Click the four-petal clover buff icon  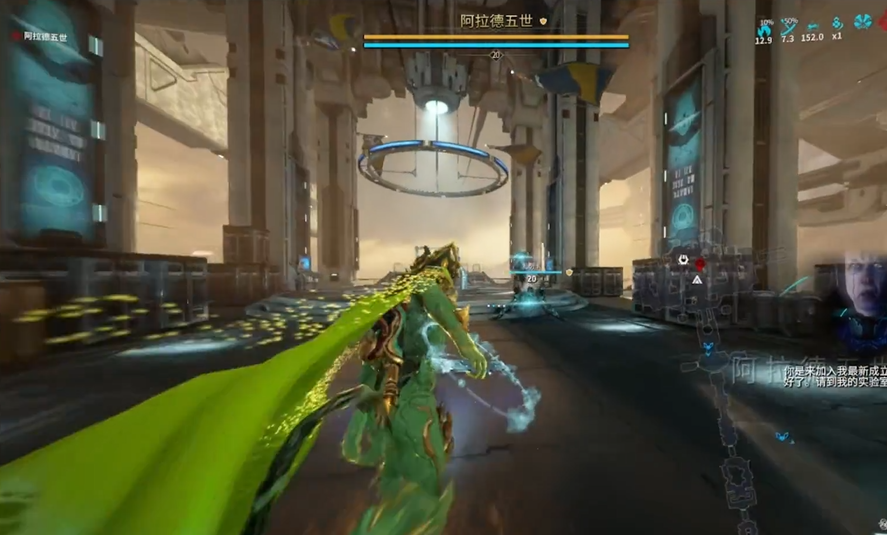[862, 23]
